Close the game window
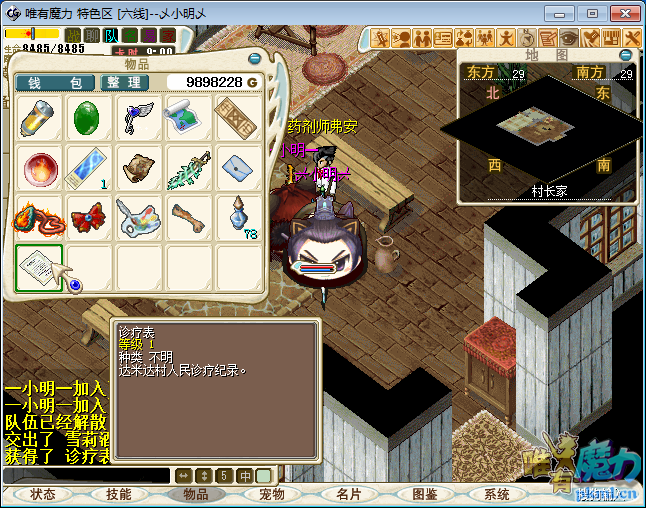This screenshot has width=646, height=508. coord(620,13)
